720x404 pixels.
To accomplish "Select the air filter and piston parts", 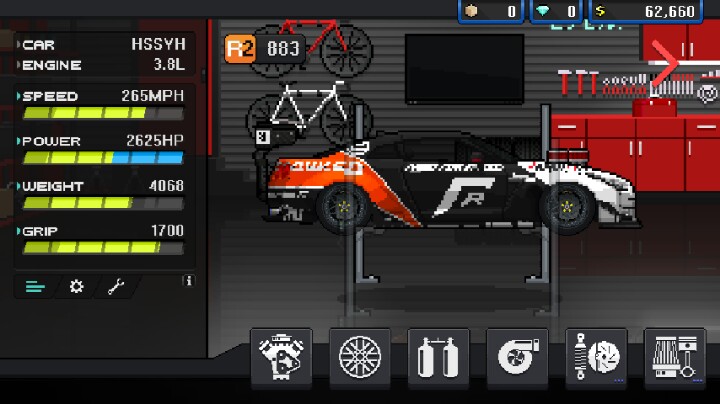I will coord(675,357).
